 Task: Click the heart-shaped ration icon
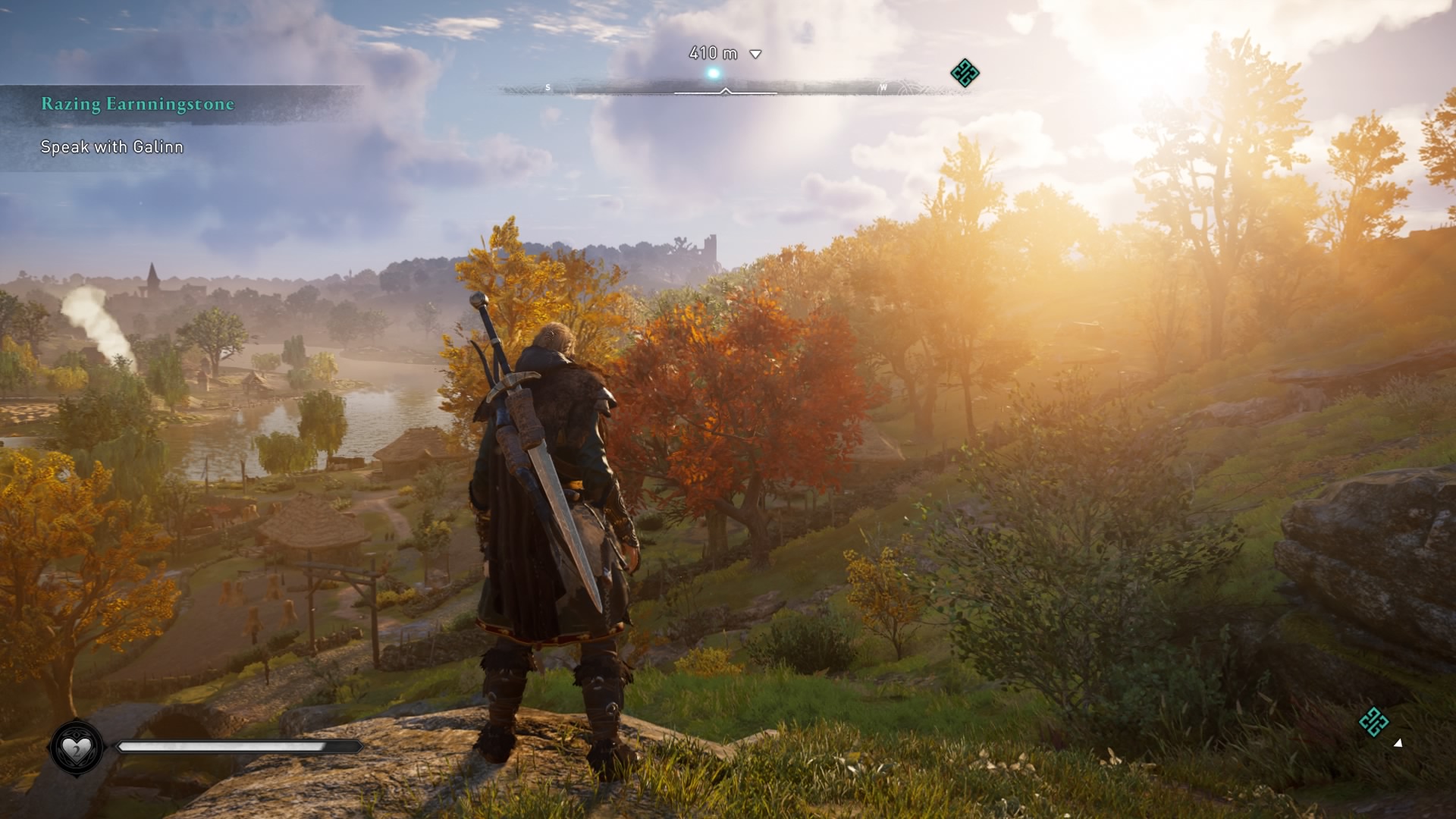(x=76, y=749)
